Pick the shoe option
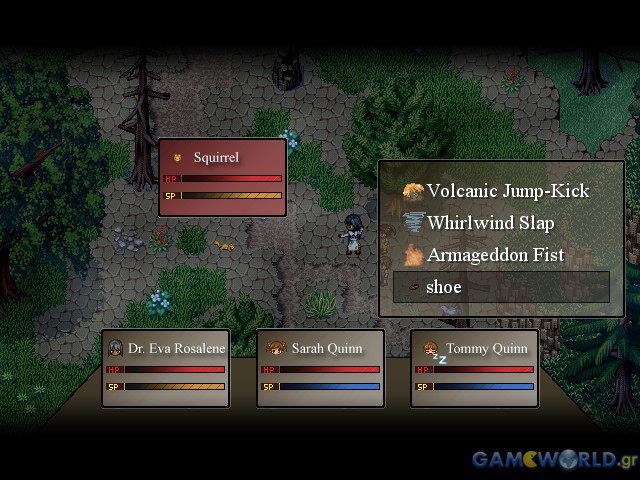 coord(501,287)
